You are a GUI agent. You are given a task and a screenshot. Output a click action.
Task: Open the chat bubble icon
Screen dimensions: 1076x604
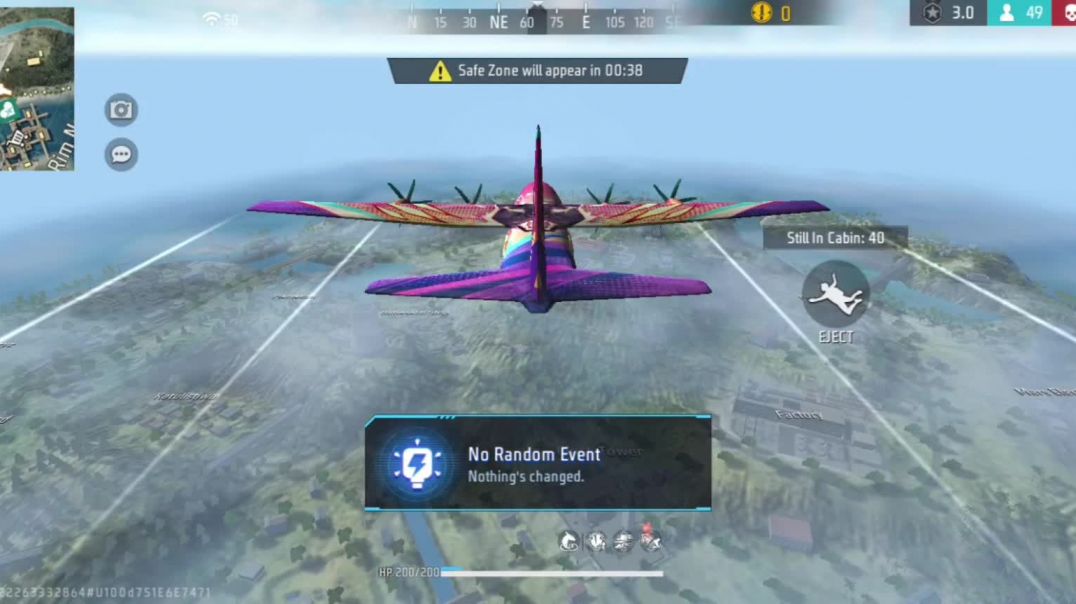click(121, 155)
